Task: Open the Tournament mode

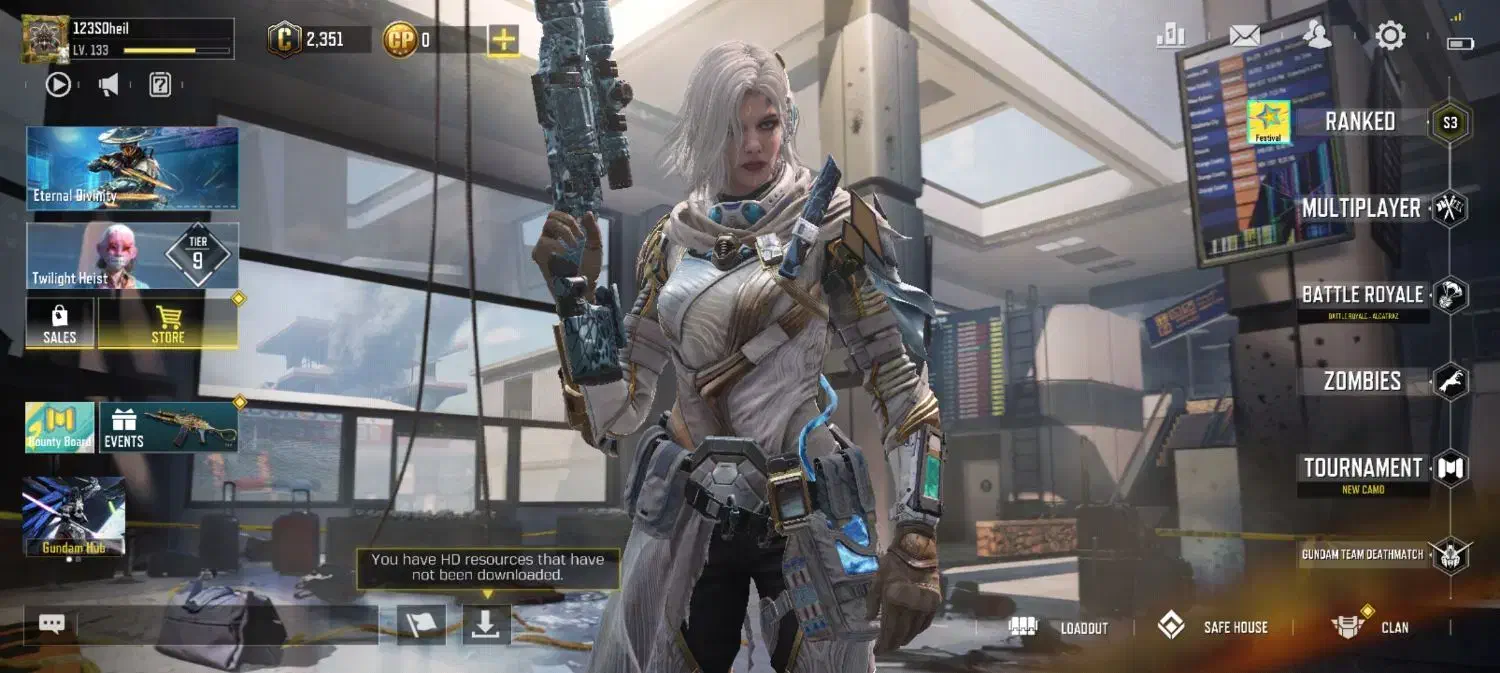Action: tap(1363, 468)
